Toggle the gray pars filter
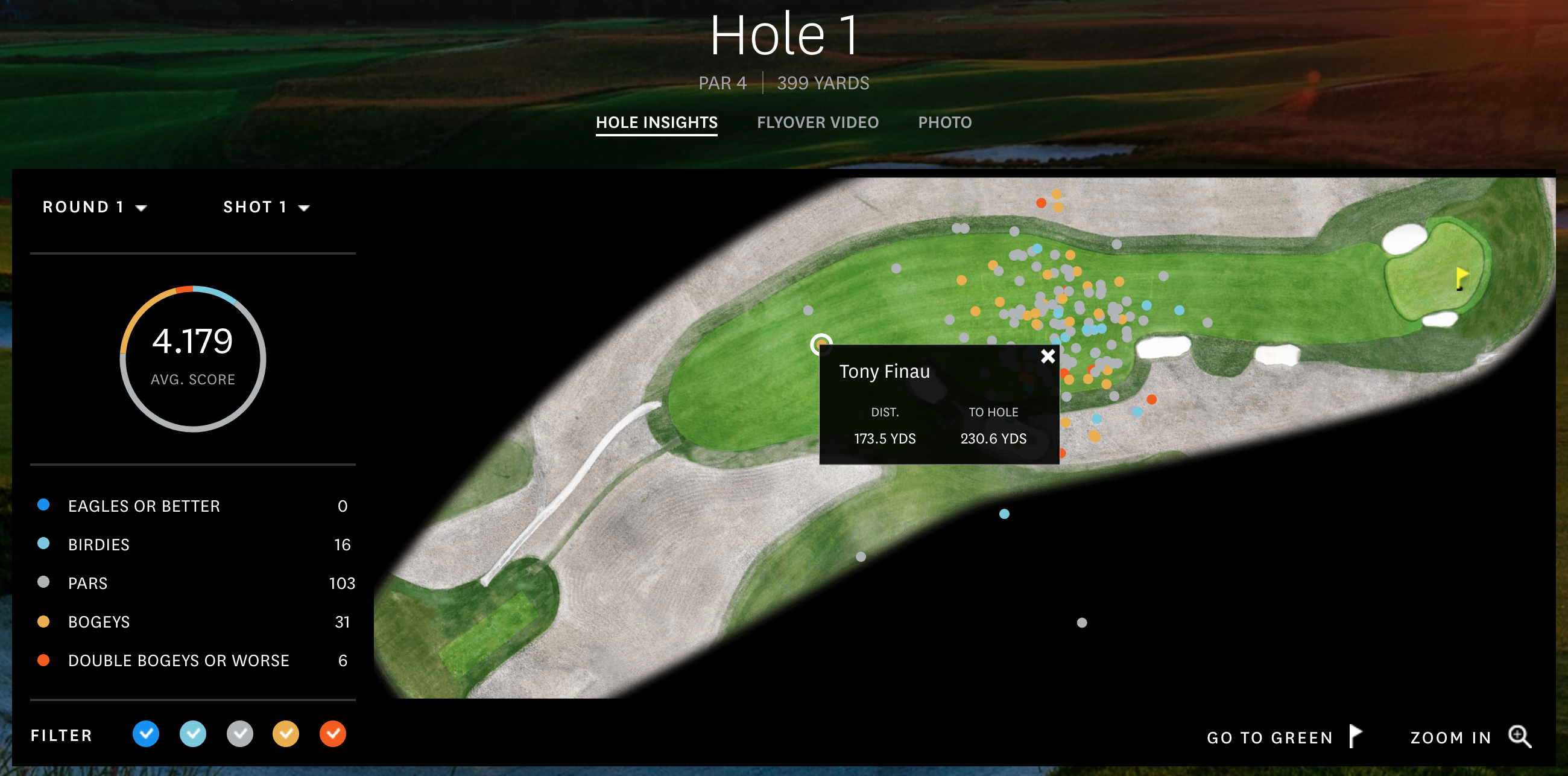Screen dimensions: 1568x776 tap(240, 734)
